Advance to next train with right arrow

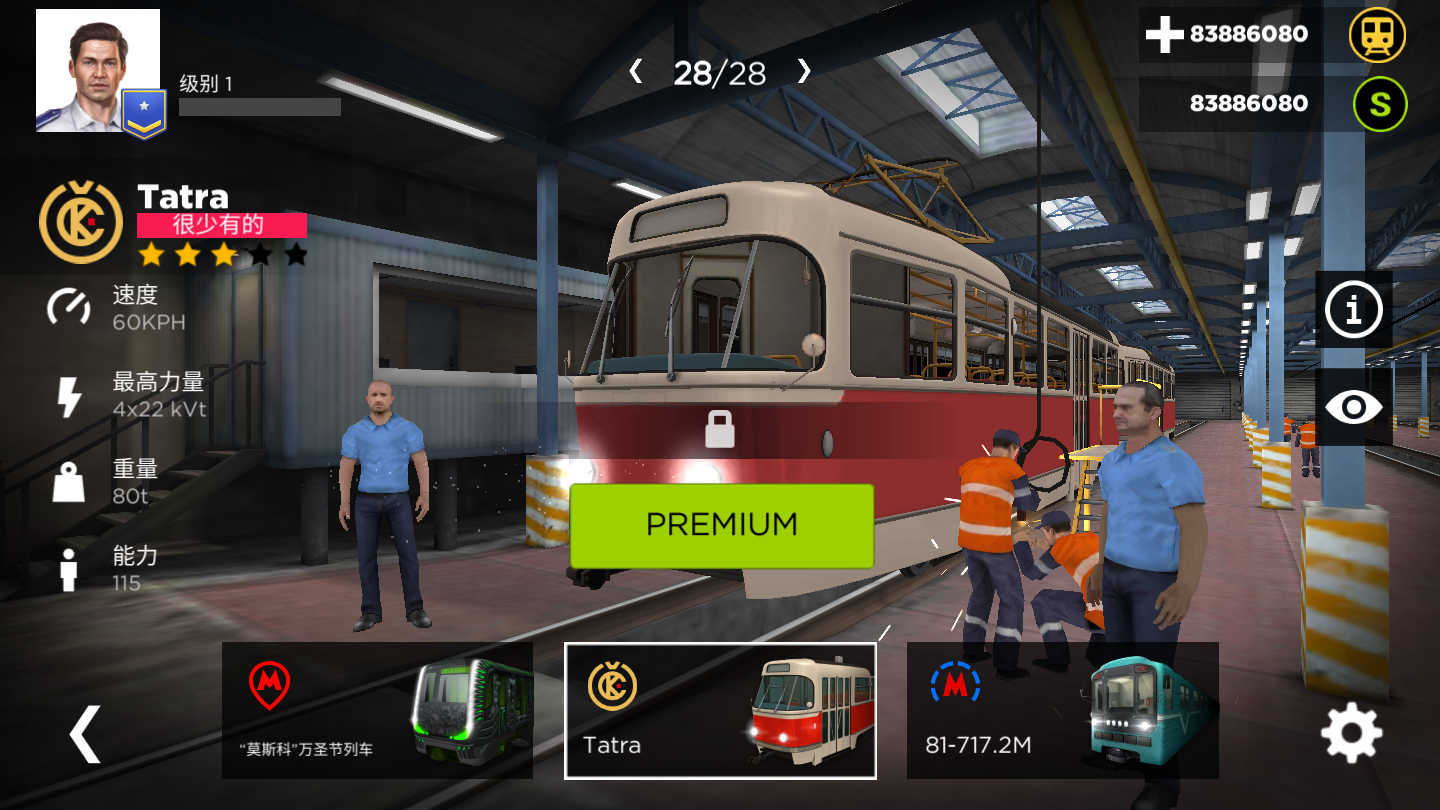coord(804,72)
